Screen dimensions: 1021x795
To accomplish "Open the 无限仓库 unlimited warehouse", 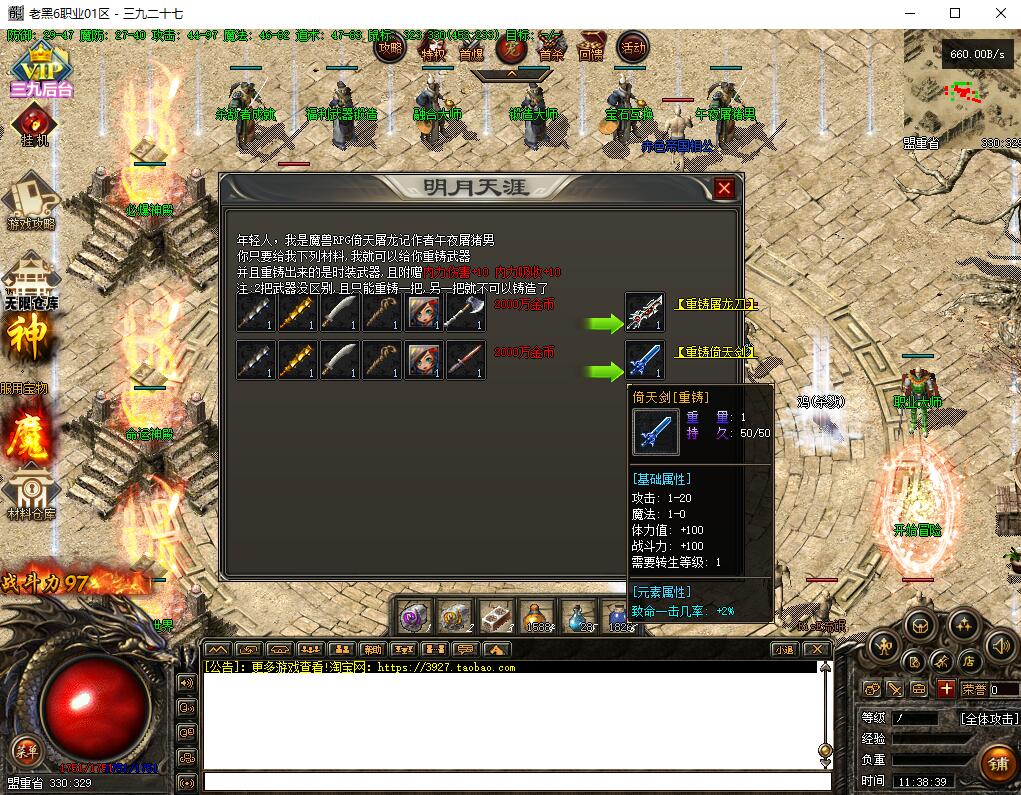I will click(31, 281).
